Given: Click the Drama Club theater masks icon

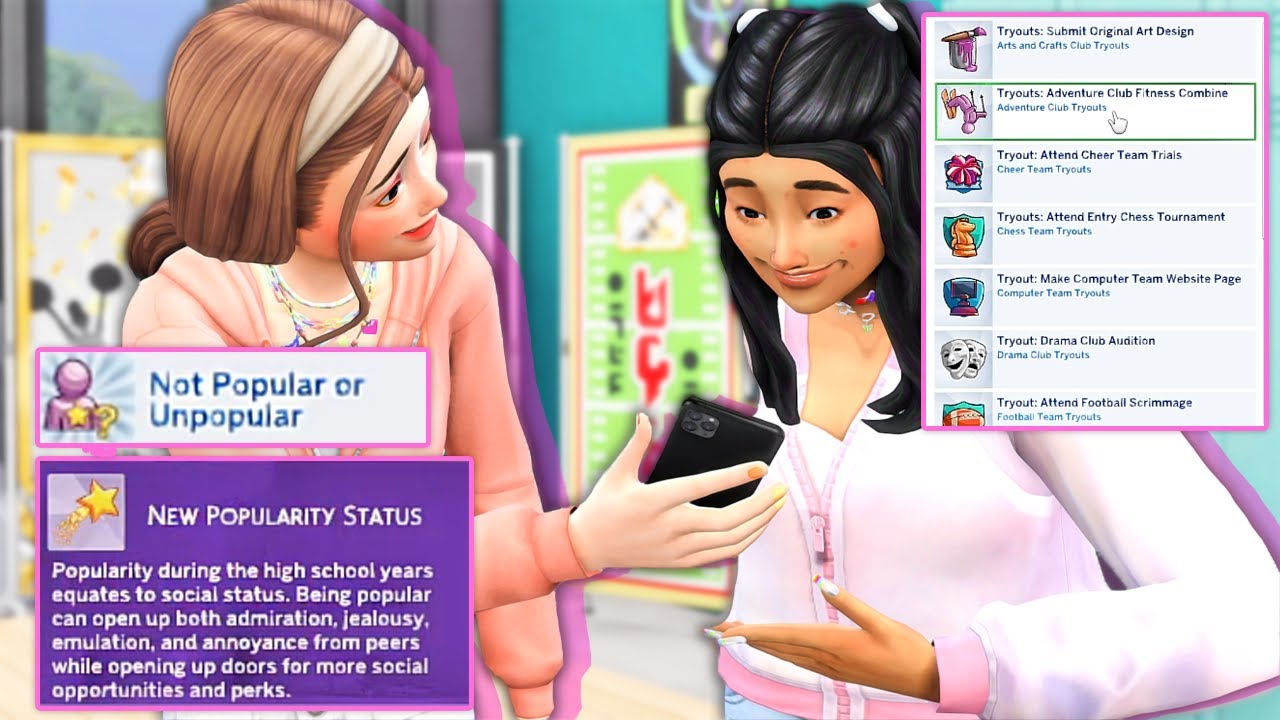Looking at the screenshot, I should pos(962,358).
